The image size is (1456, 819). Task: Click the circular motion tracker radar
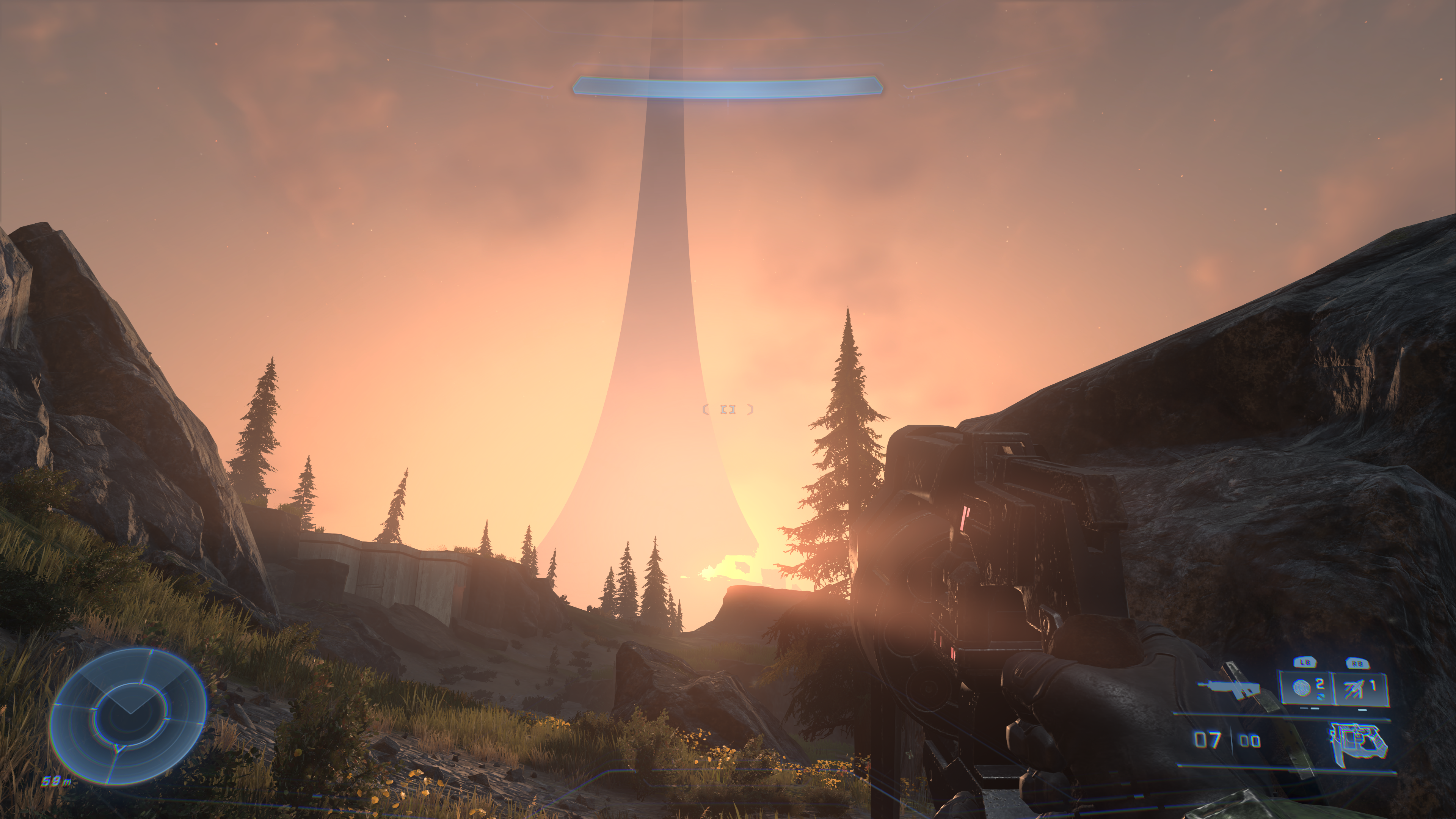tap(128, 715)
